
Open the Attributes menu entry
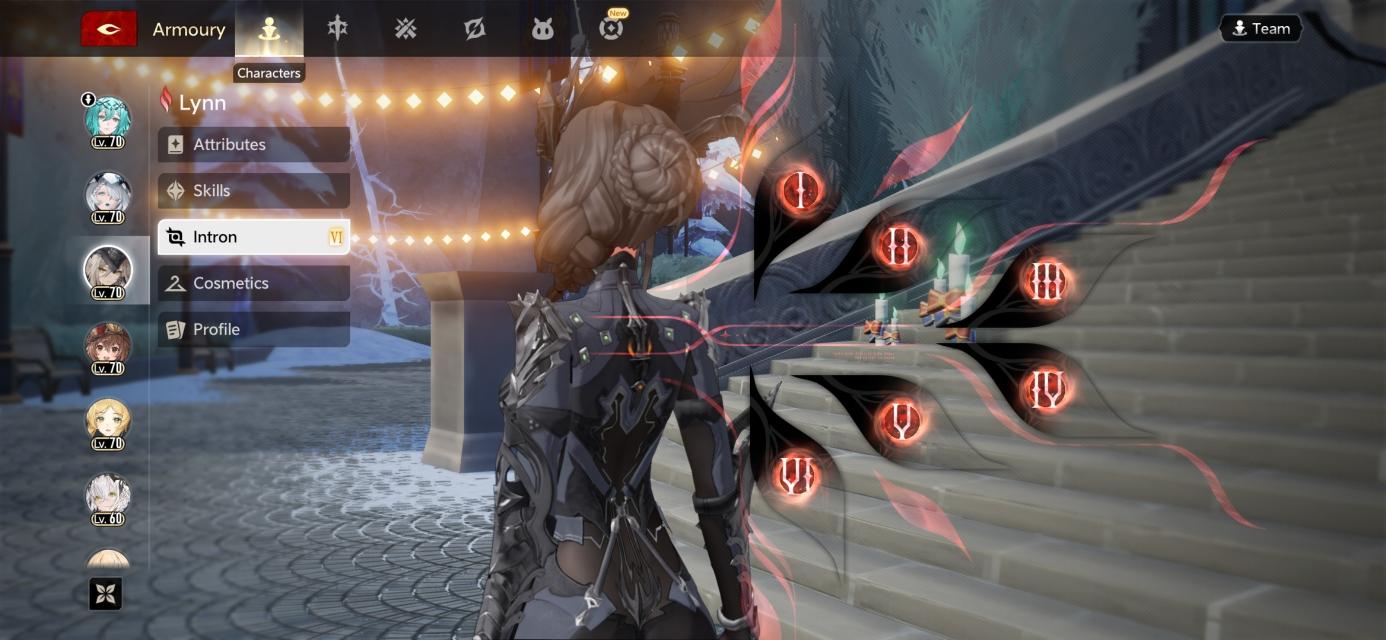click(253, 144)
